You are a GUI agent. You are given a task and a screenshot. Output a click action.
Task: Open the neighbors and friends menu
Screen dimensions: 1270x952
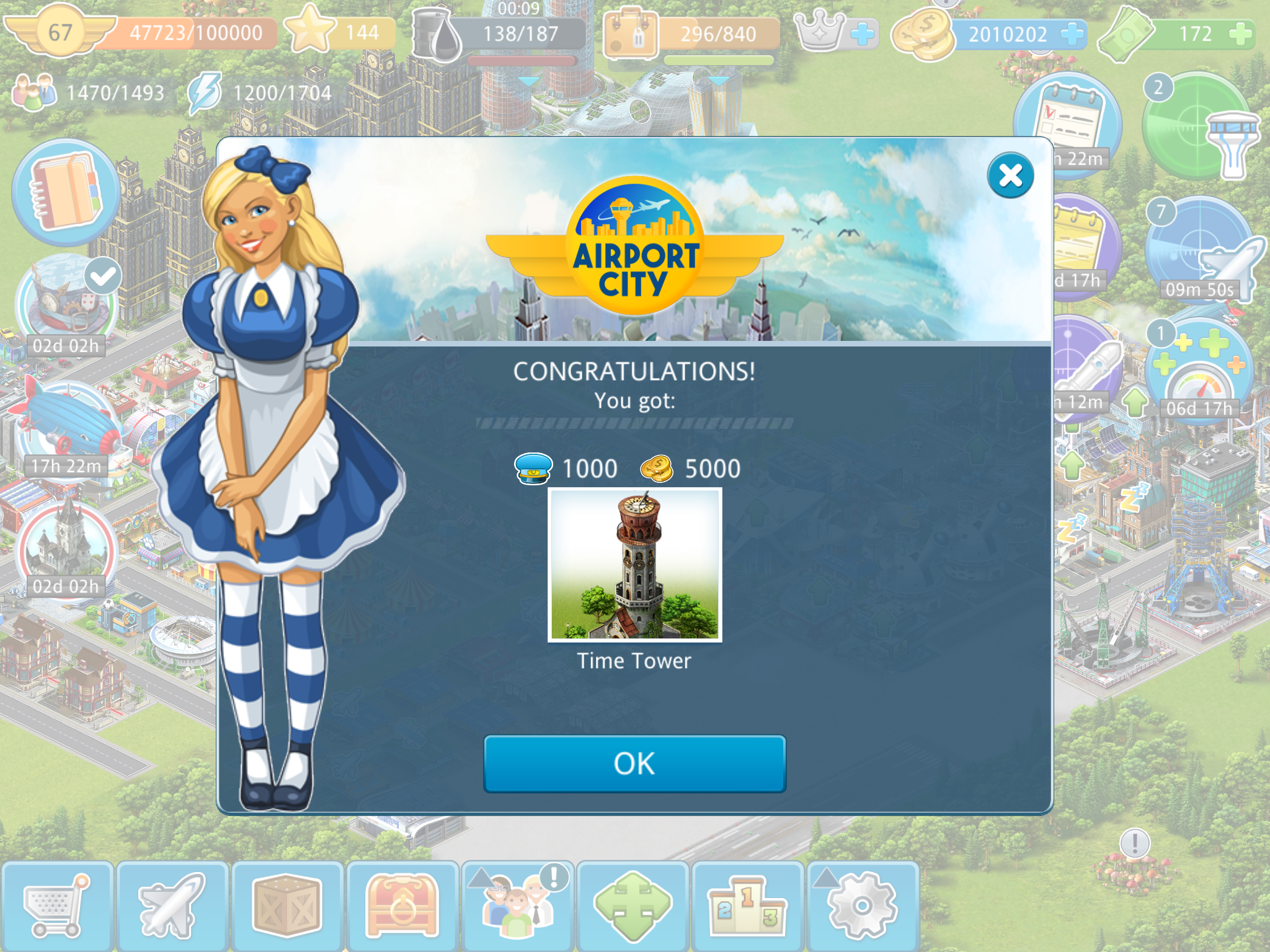click(517, 906)
